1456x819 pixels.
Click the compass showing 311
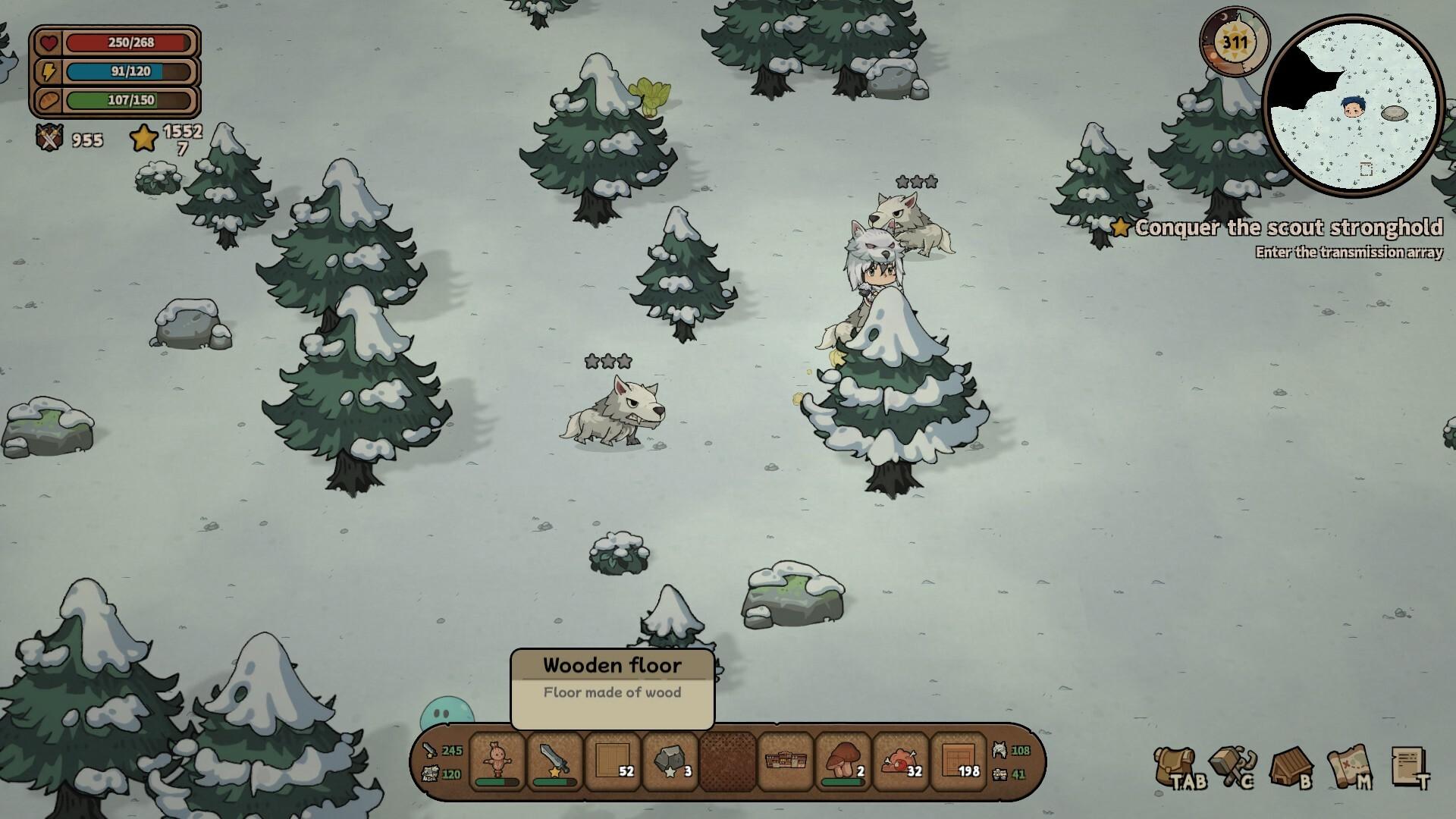(1235, 42)
